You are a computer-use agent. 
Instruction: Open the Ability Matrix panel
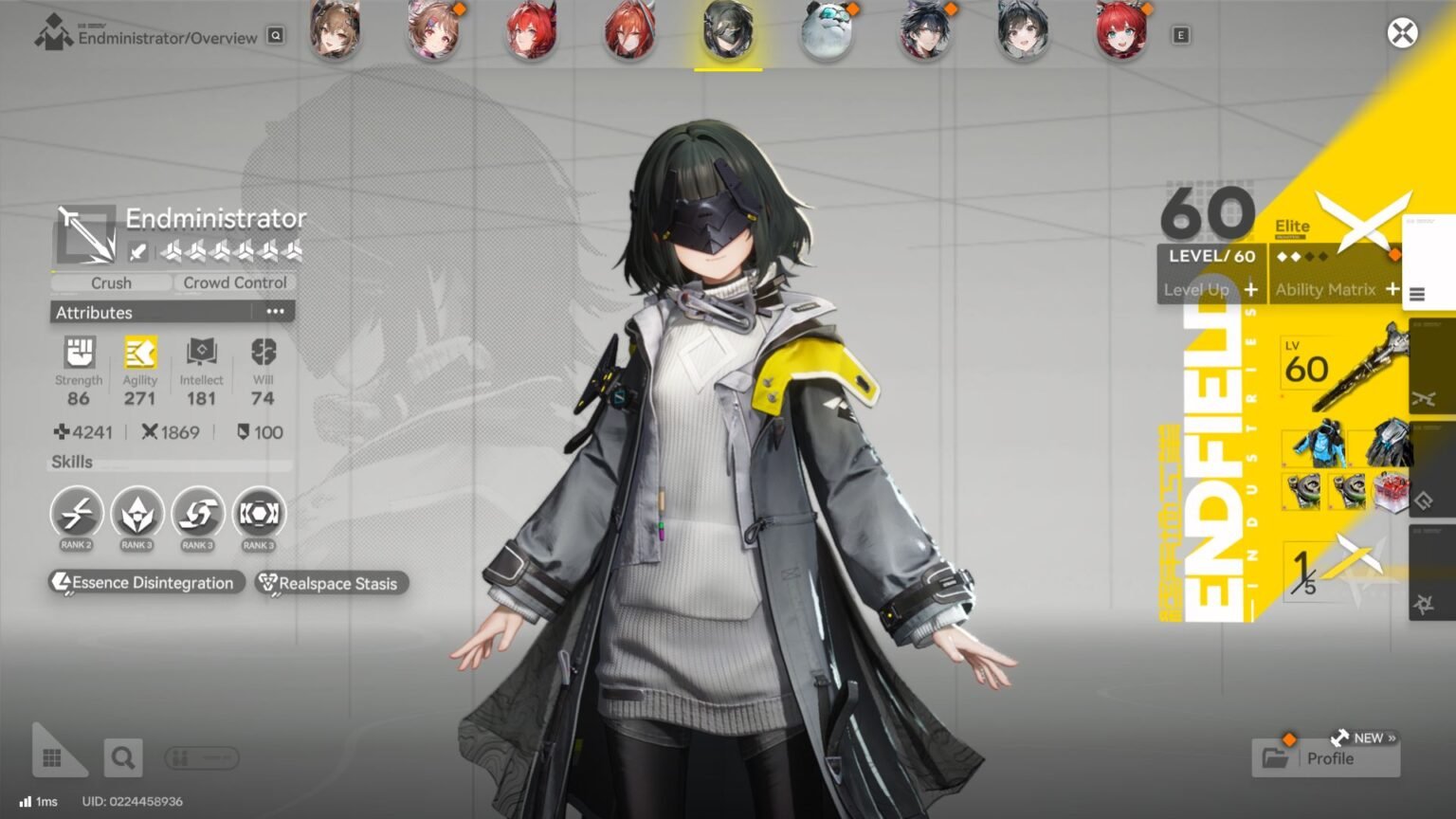coord(1326,289)
